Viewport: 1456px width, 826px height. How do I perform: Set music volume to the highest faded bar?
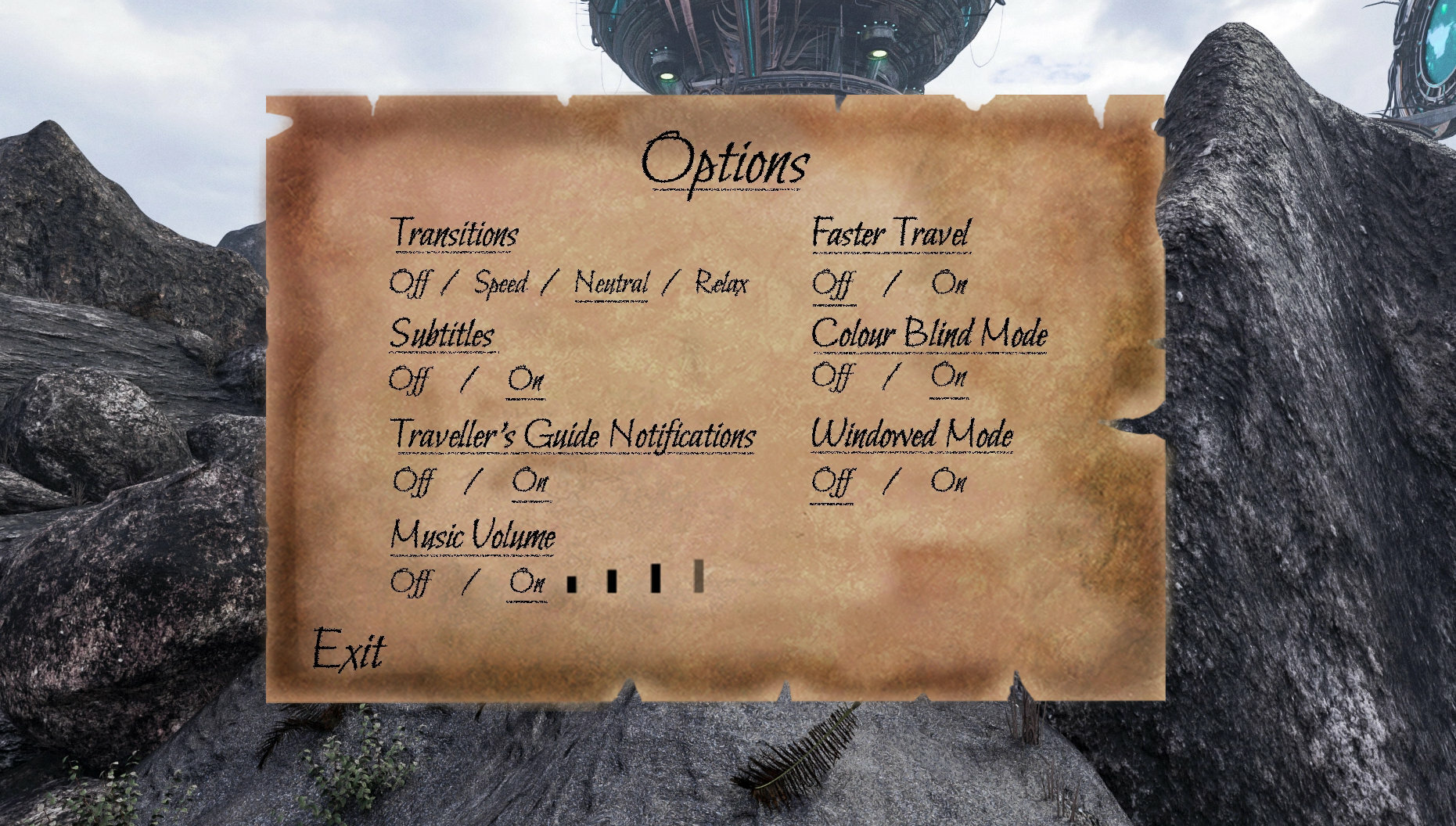[x=699, y=576]
